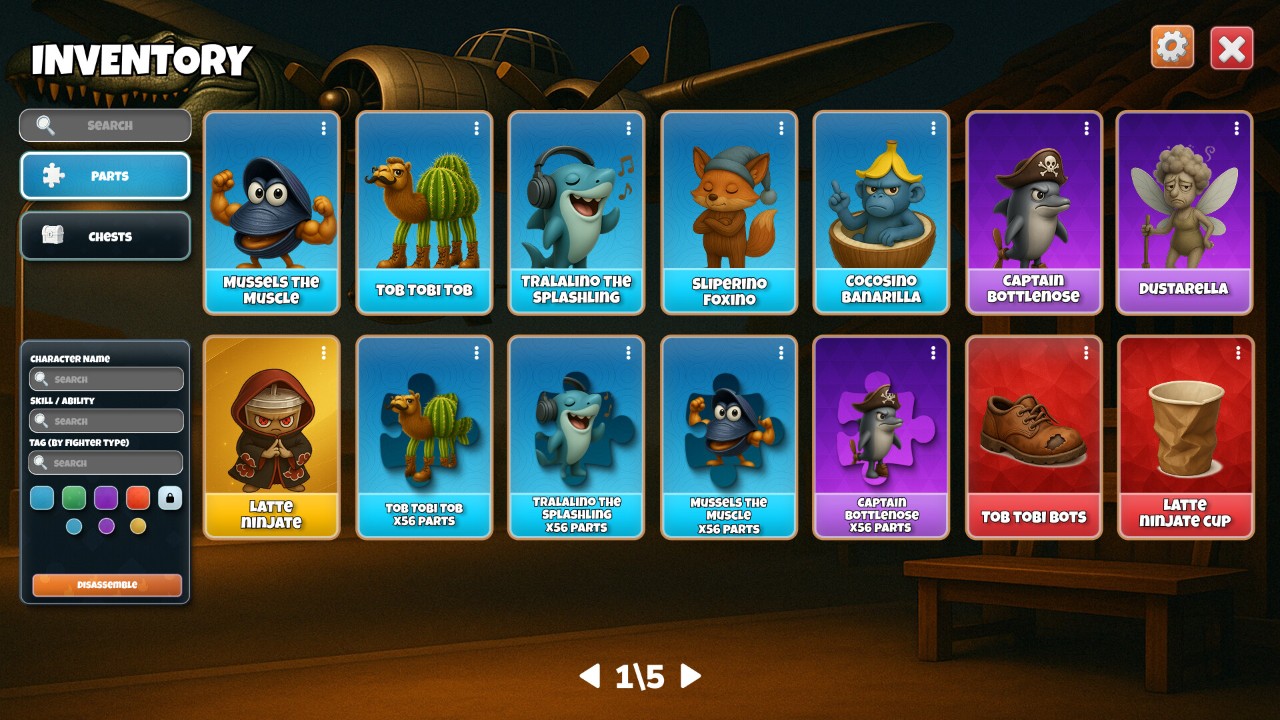Focus the Character Name search field
This screenshot has width=1280, height=720.
[x=107, y=379]
